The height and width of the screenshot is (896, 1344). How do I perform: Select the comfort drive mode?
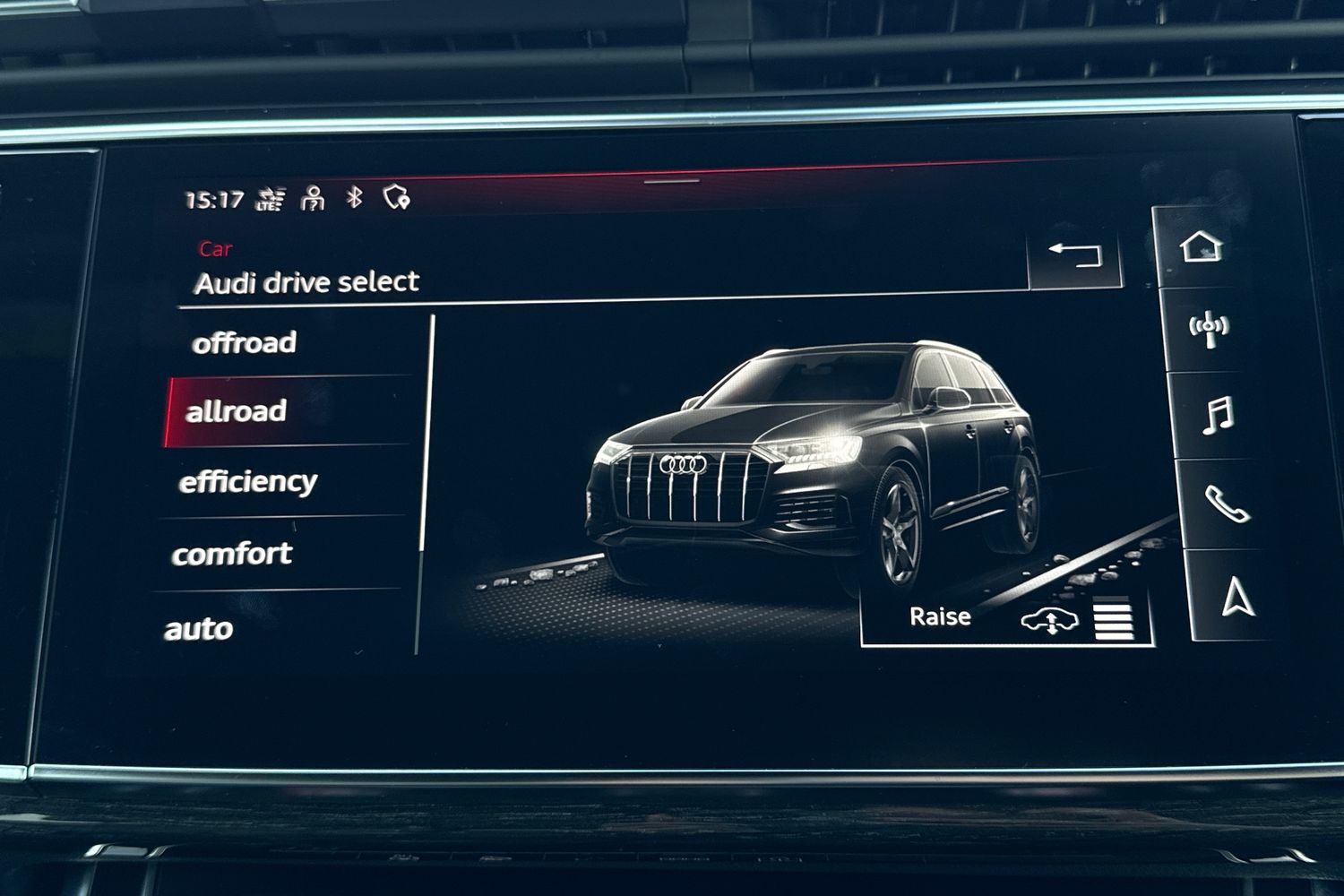pyautogui.click(x=232, y=554)
